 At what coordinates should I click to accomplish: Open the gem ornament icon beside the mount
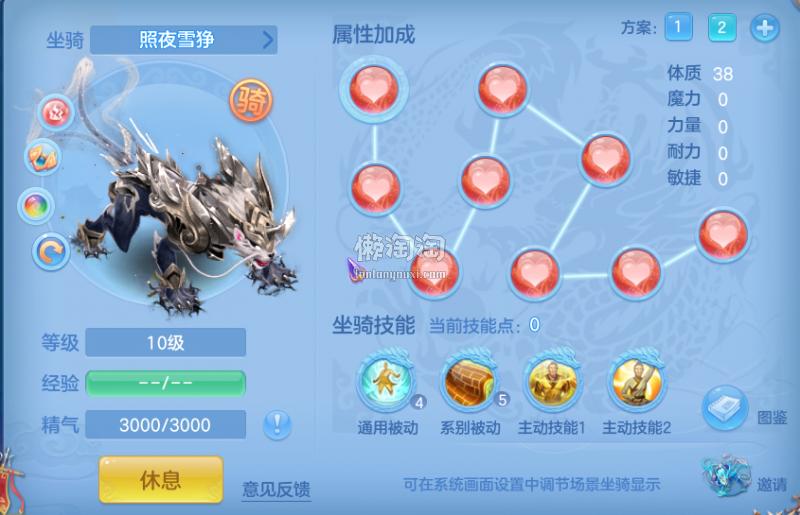point(43,157)
